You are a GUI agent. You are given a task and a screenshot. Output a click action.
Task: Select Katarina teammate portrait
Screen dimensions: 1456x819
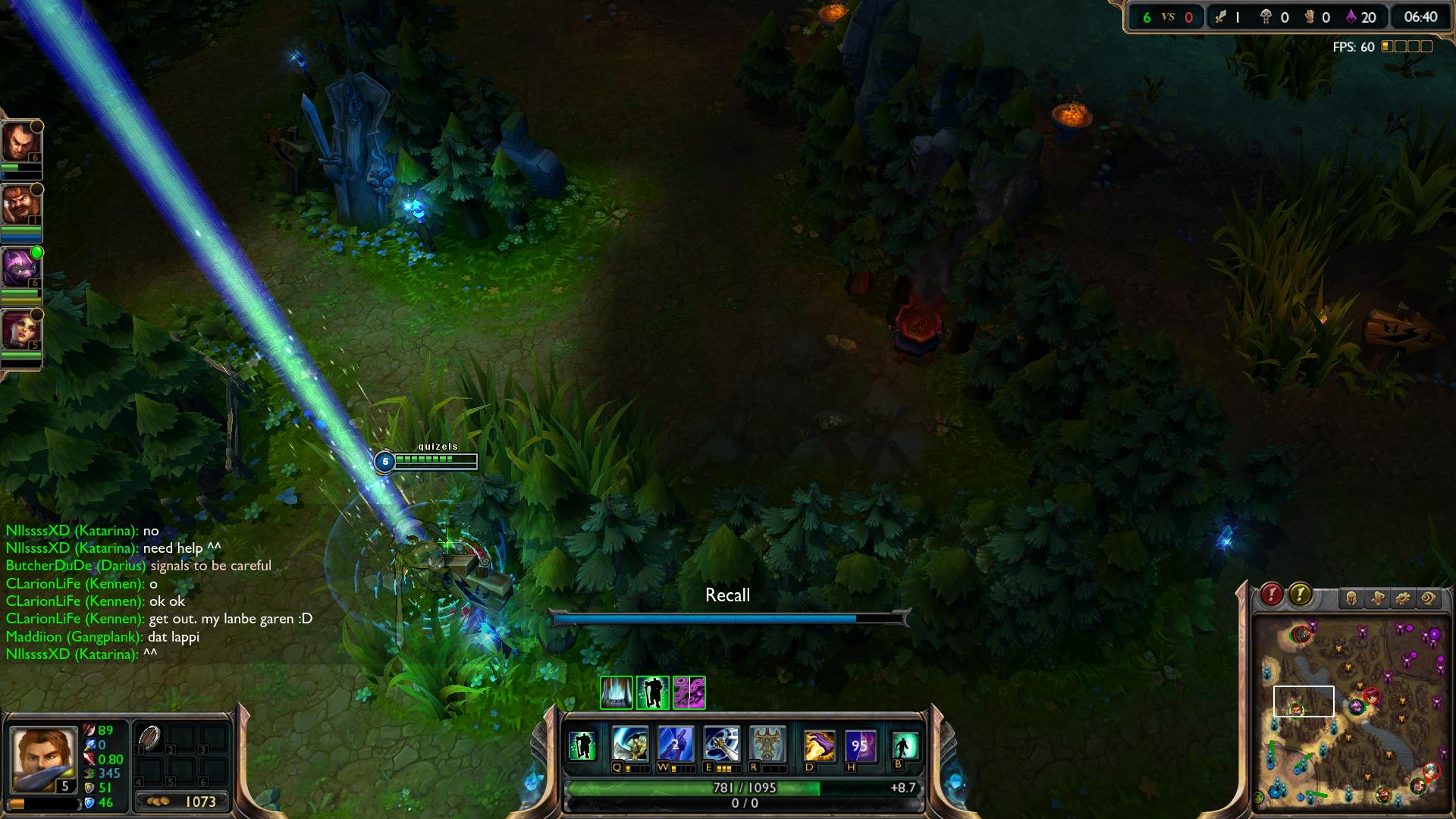[20, 330]
